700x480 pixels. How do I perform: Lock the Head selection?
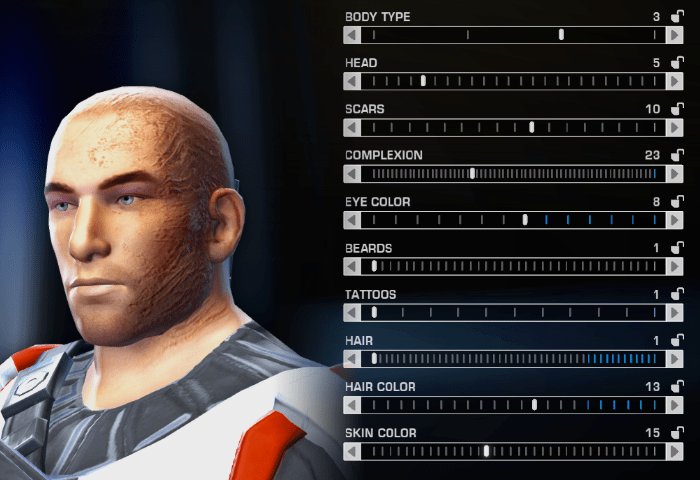tap(677, 63)
